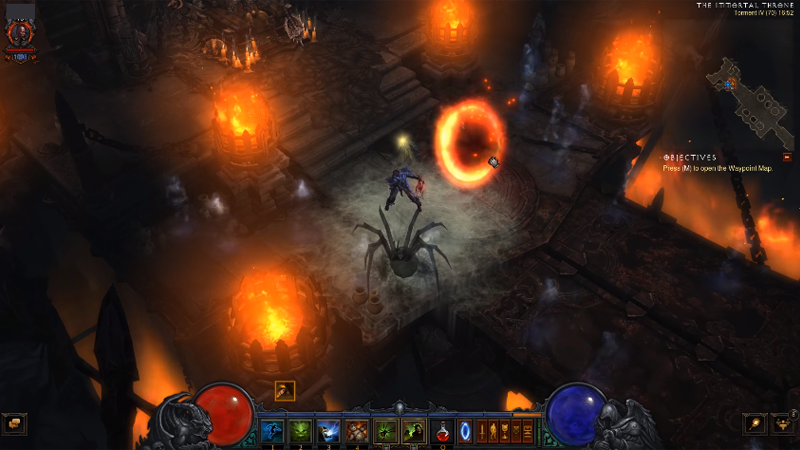The image size is (800, 450).
Task: Open the chat button at bottom left
Action: [x=15, y=423]
